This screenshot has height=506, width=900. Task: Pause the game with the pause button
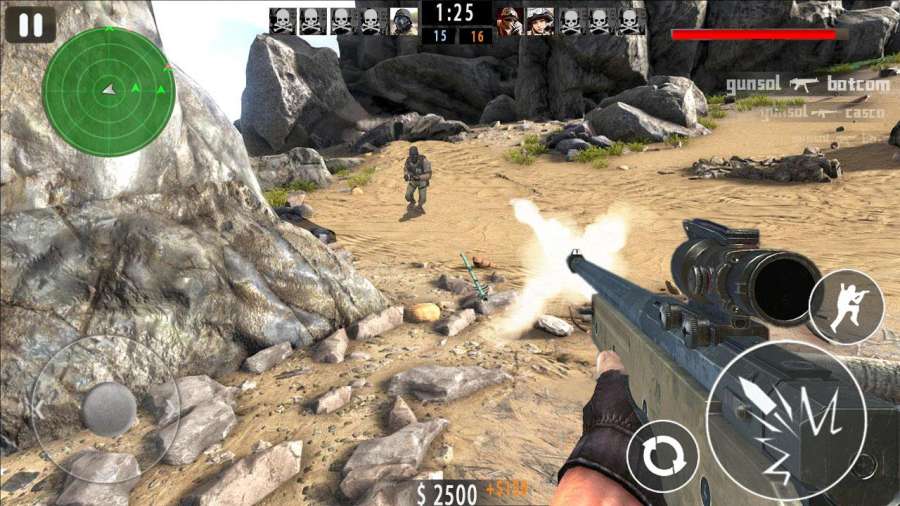[30, 24]
